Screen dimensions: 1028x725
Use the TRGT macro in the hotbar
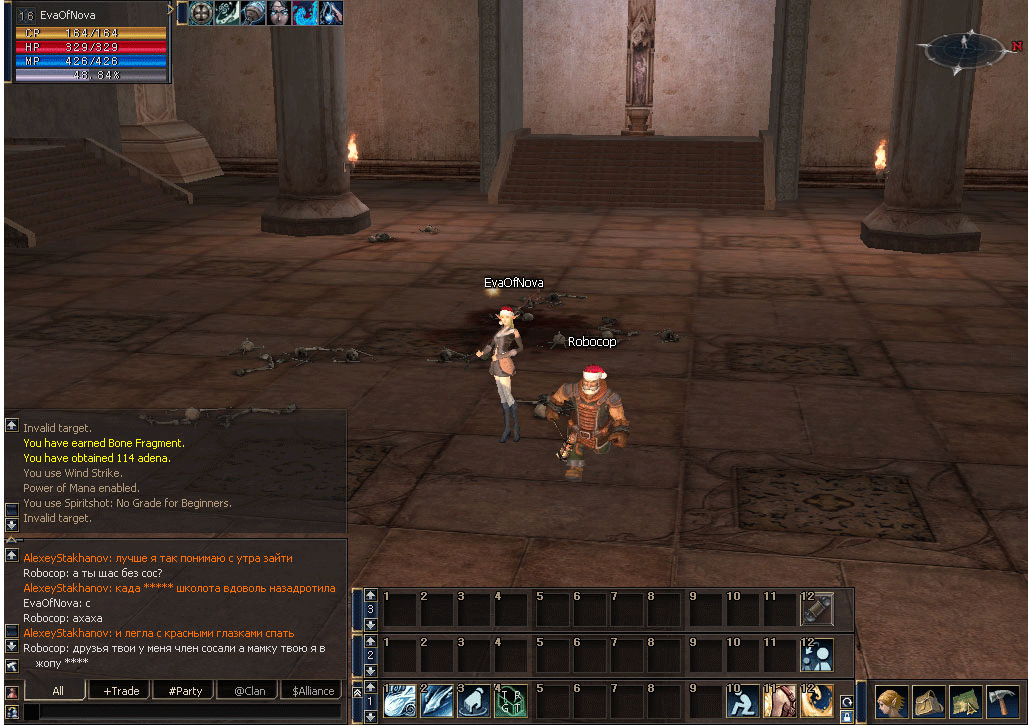(x=510, y=700)
